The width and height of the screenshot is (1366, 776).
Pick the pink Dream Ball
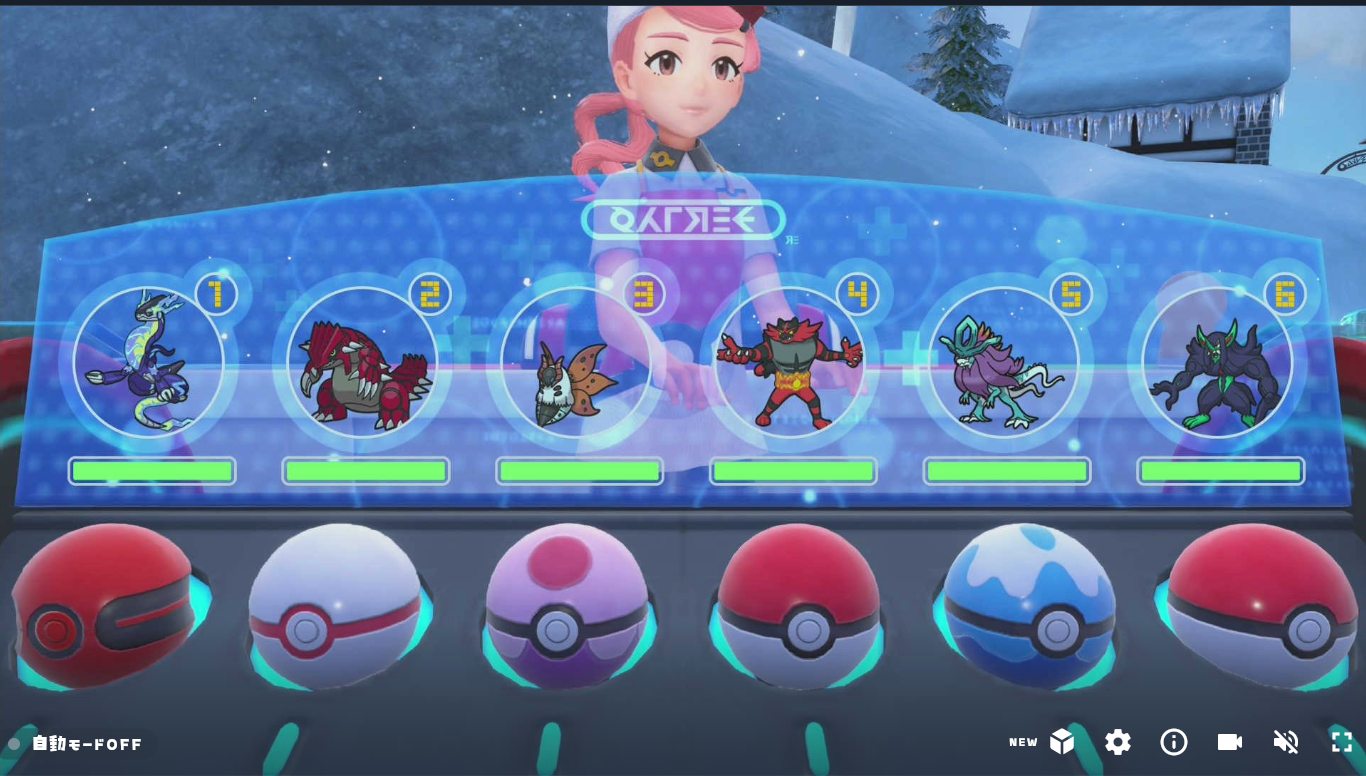566,606
